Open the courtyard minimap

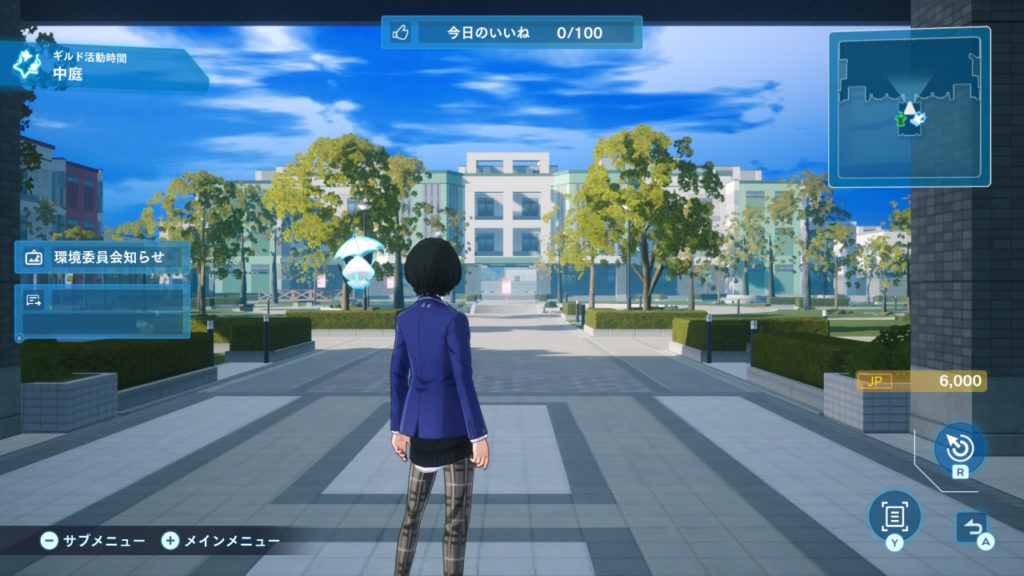[908, 107]
